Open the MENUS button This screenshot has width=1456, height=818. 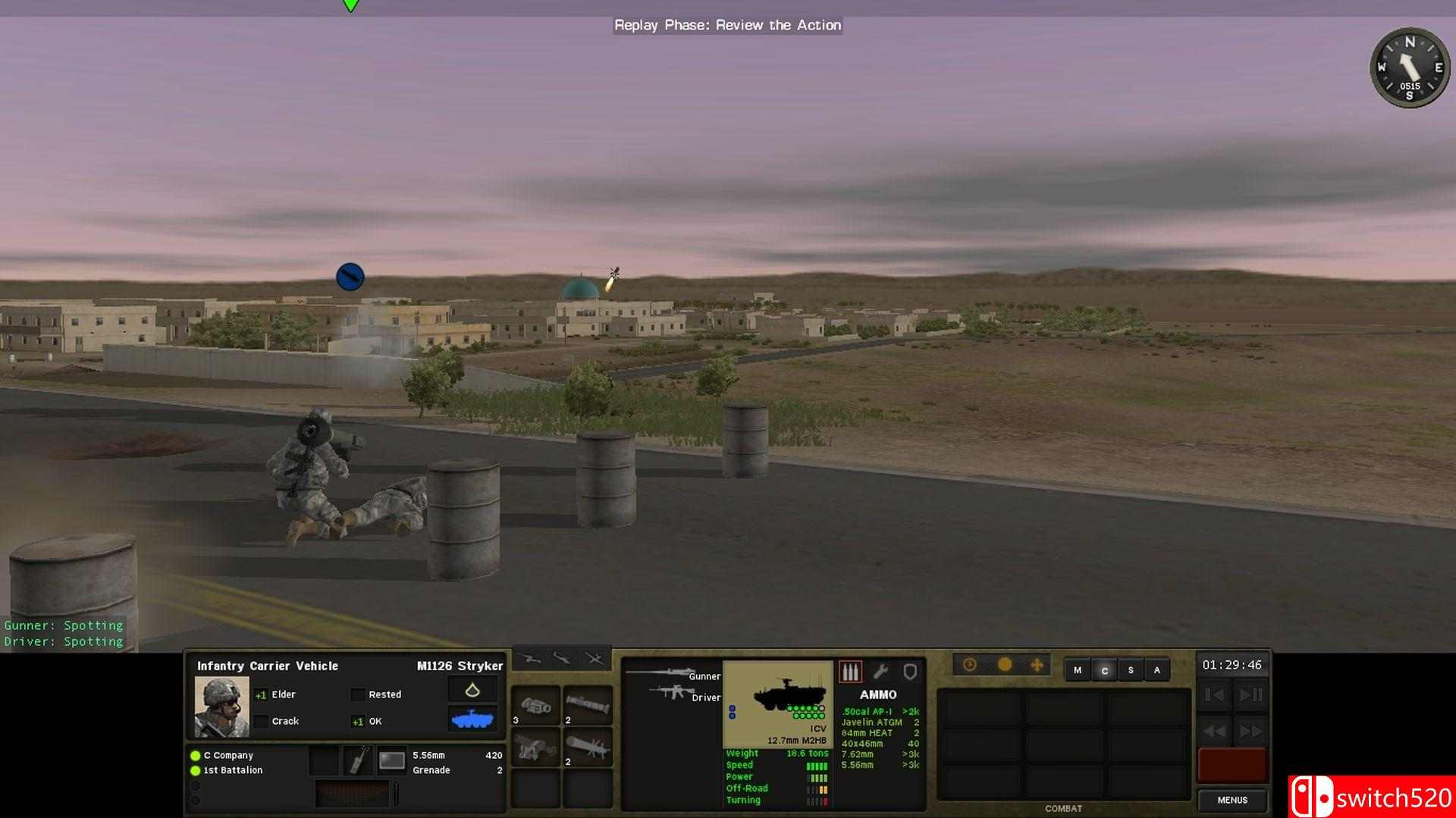(1232, 800)
